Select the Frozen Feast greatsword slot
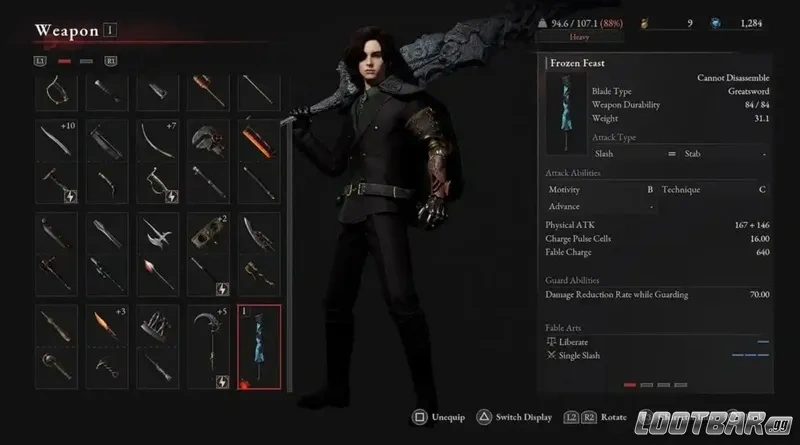Image resolution: width=800 pixels, height=445 pixels. pyautogui.click(x=260, y=345)
